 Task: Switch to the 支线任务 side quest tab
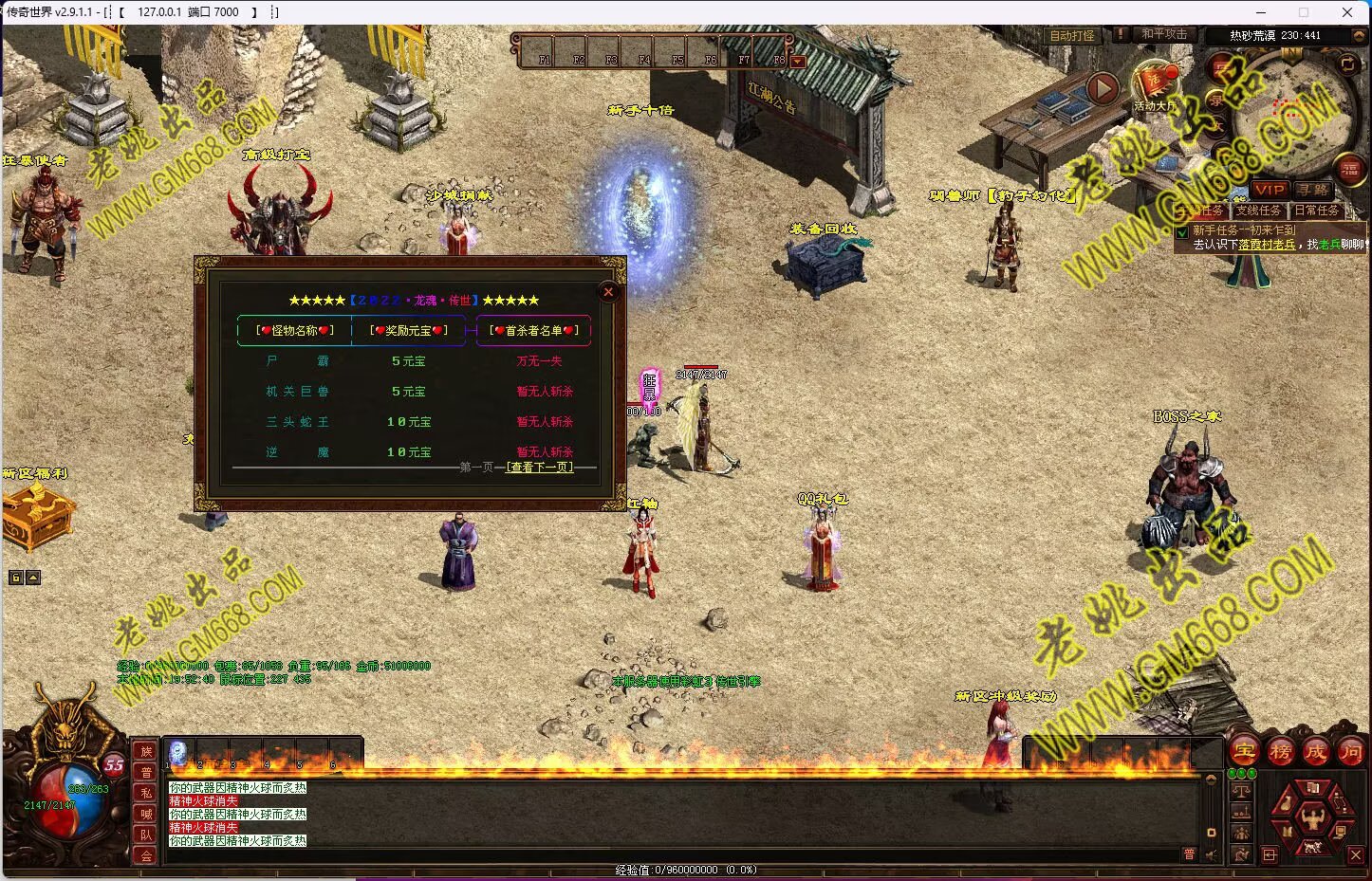tap(1258, 211)
